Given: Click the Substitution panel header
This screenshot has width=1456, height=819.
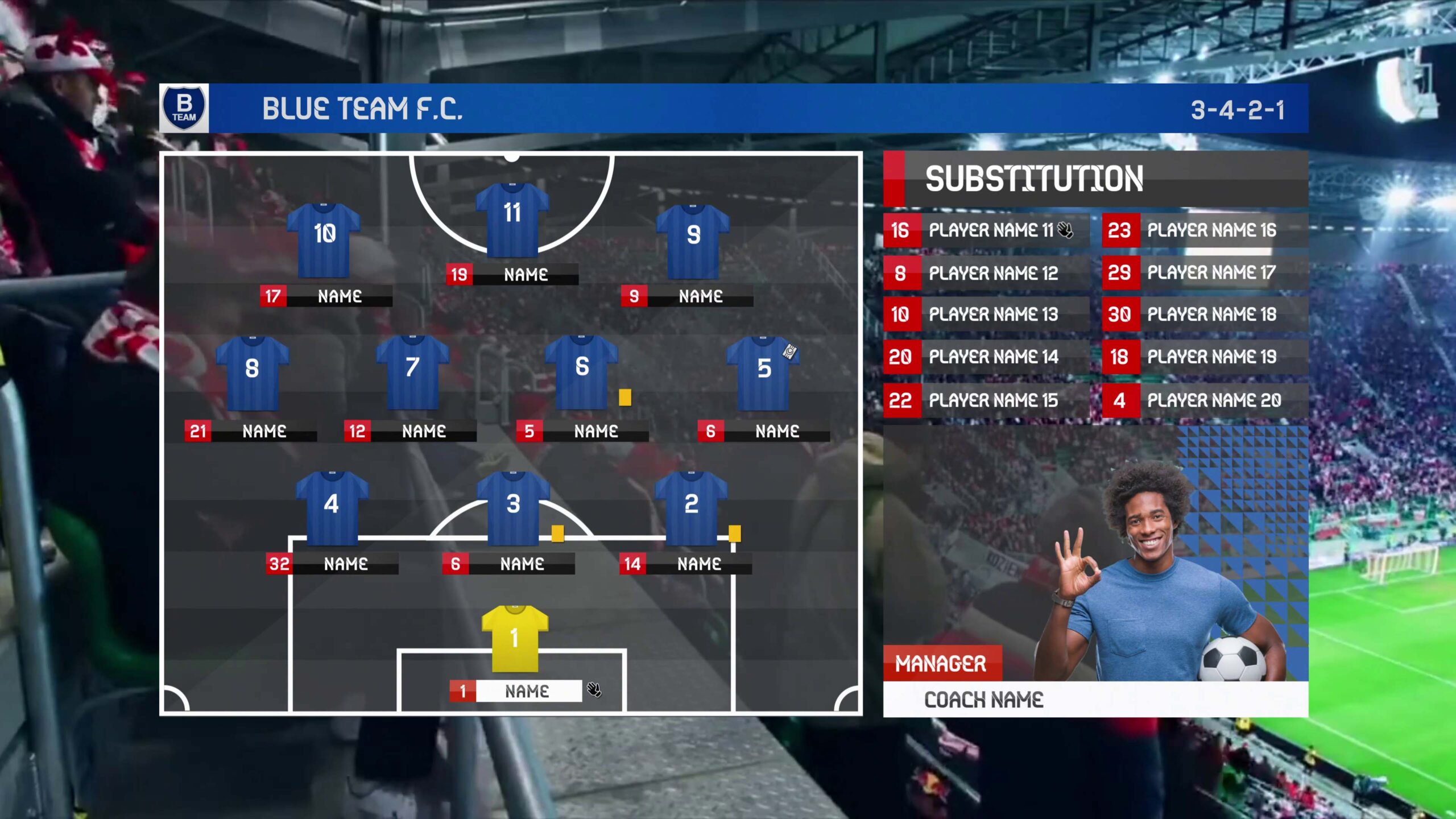Looking at the screenshot, I should tap(1034, 179).
